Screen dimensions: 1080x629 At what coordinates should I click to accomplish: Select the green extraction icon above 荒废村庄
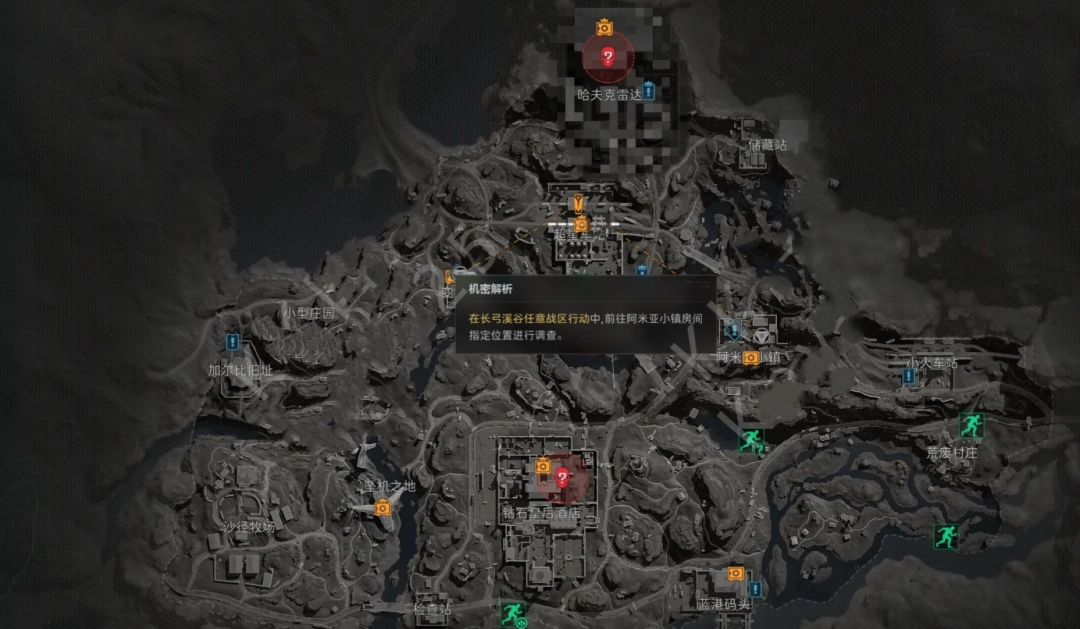coord(970,425)
